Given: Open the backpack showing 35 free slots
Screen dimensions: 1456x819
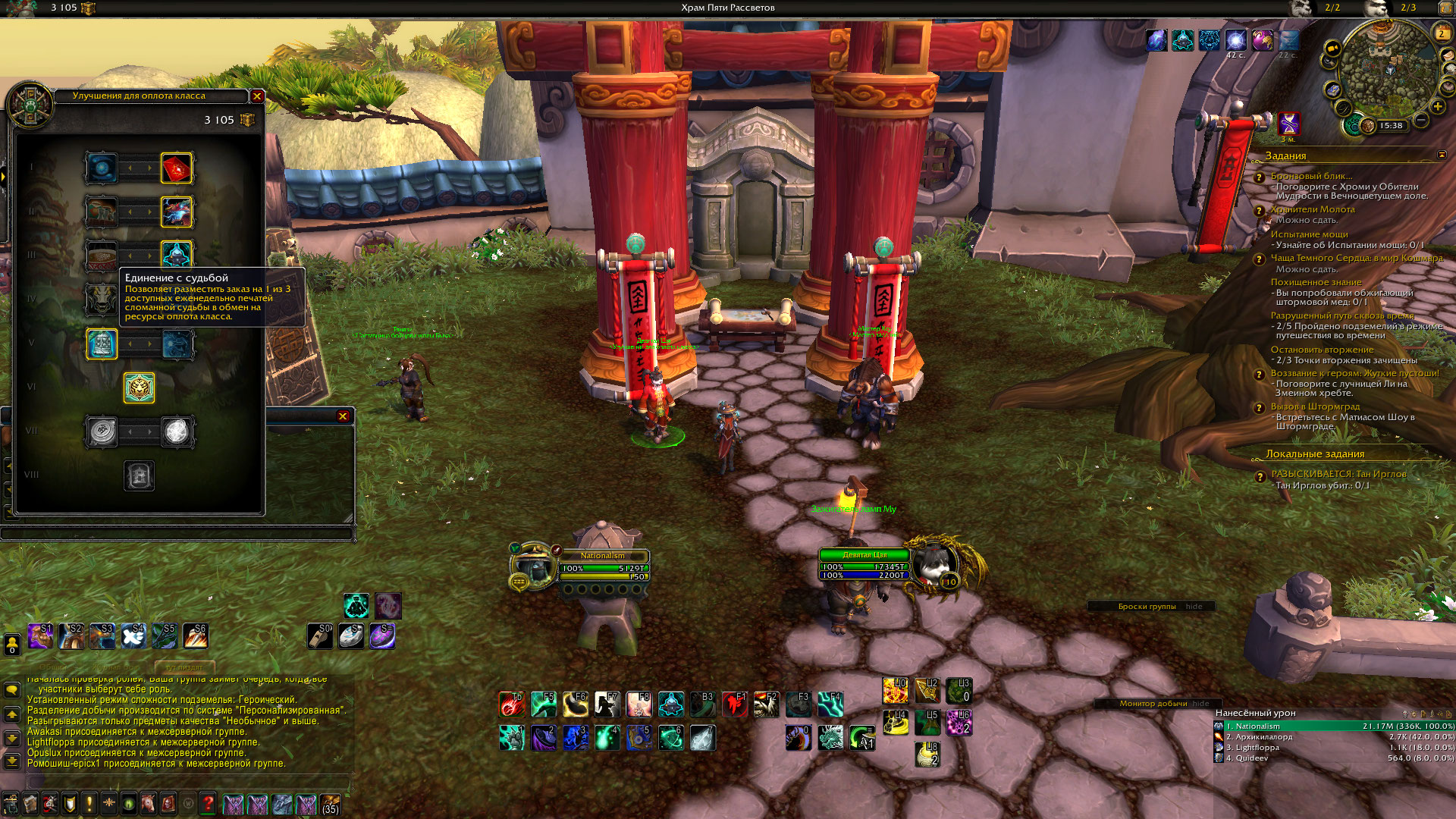Looking at the screenshot, I should pyautogui.click(x=330, y=804).
